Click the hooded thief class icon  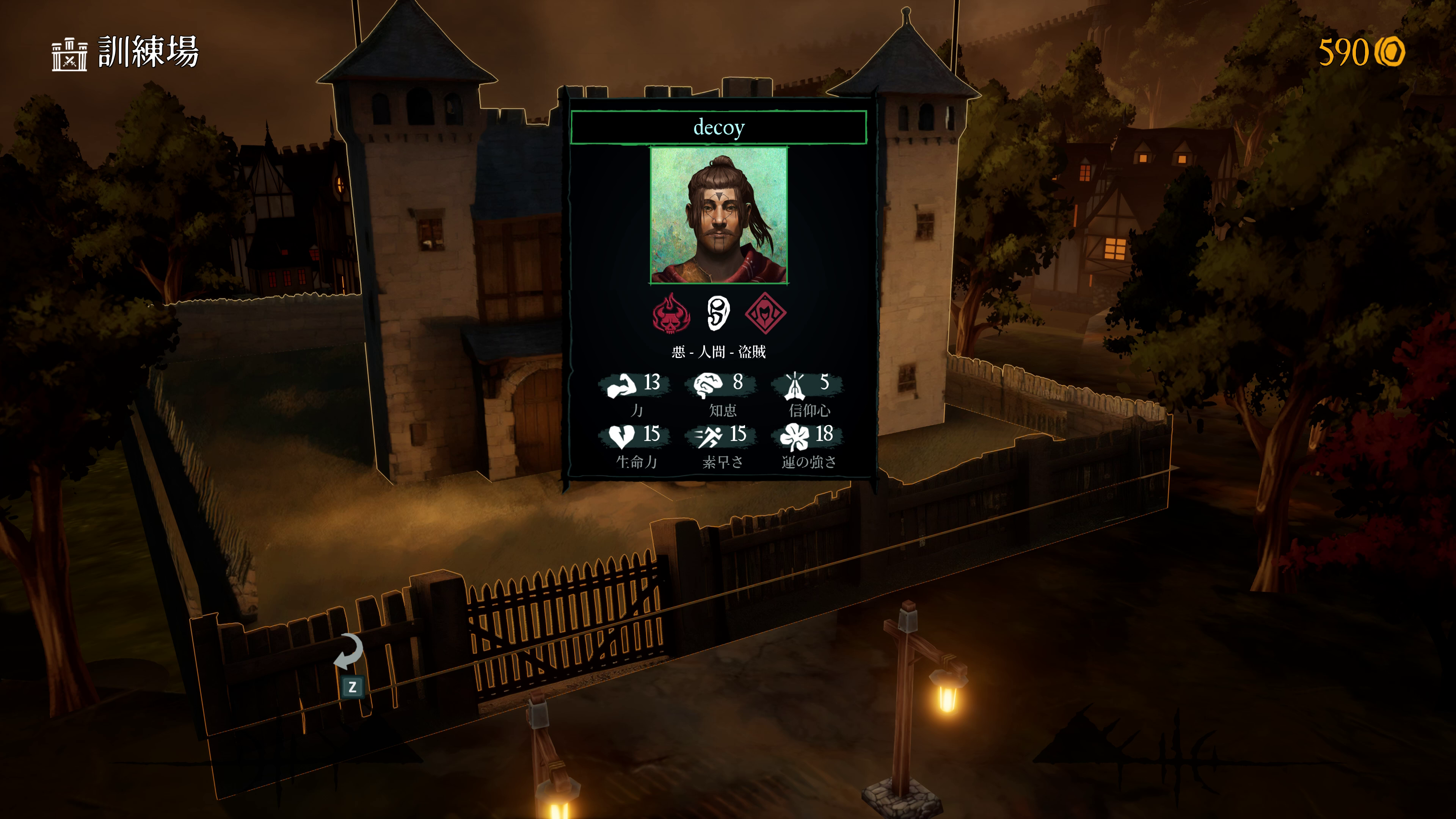point(765,313)
